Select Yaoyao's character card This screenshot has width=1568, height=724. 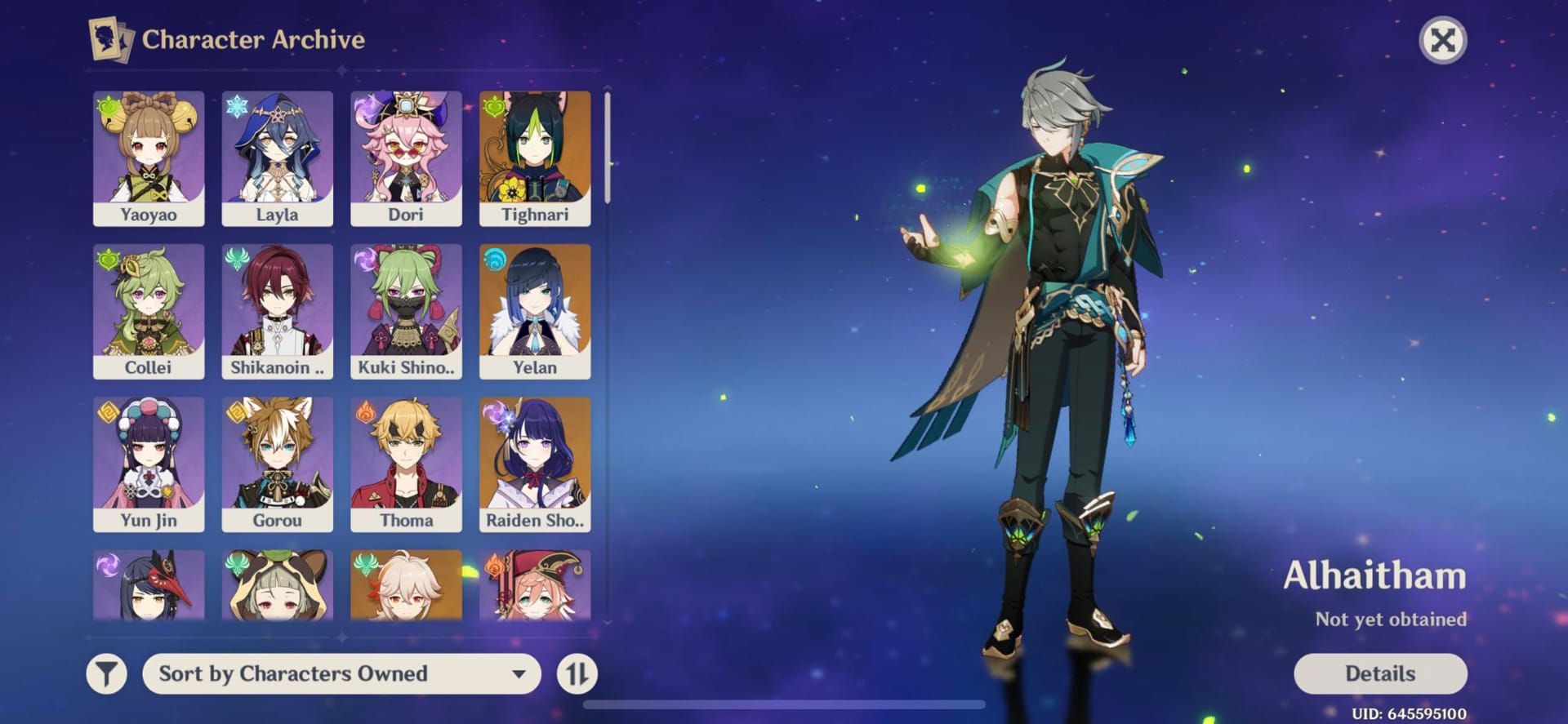pos(149,158)
